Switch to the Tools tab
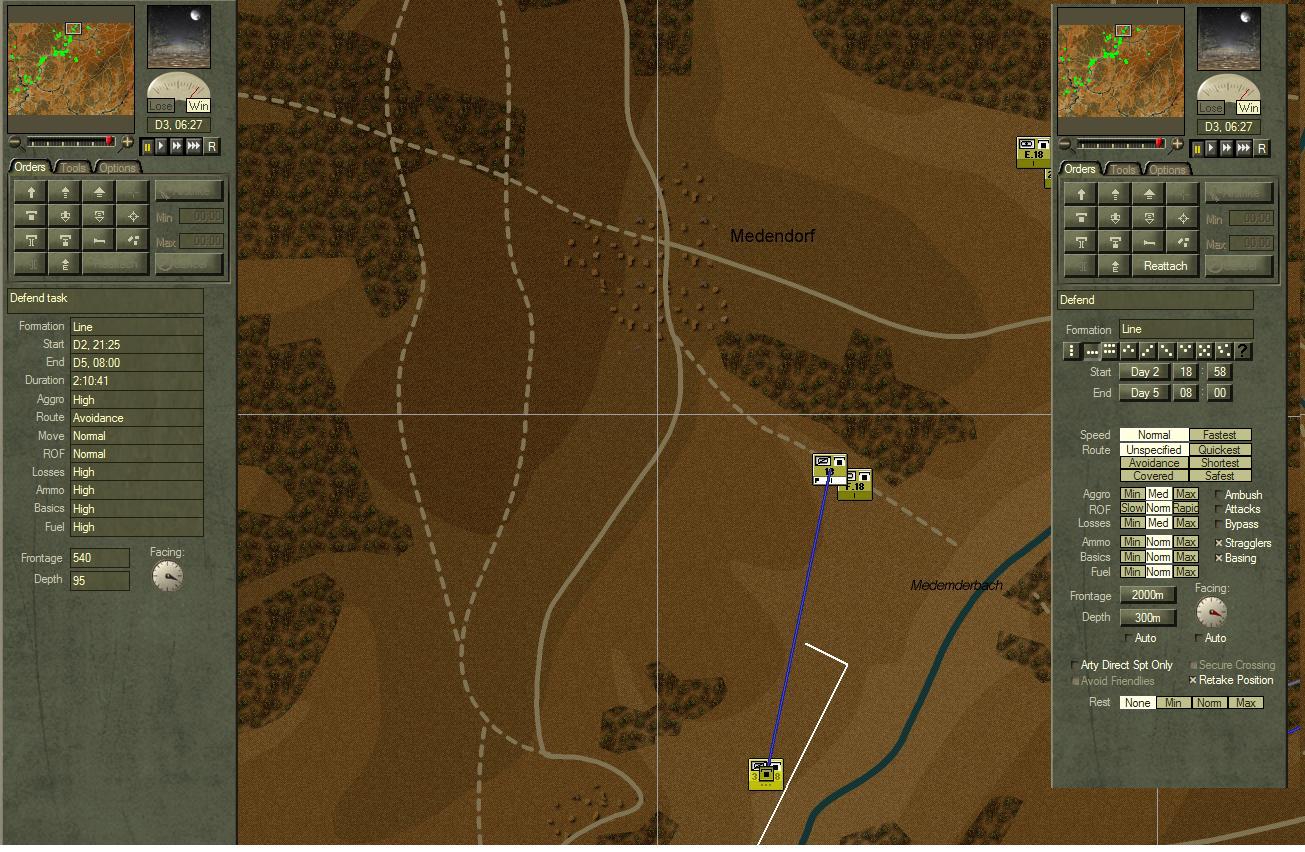 (x=1122, y=169)
